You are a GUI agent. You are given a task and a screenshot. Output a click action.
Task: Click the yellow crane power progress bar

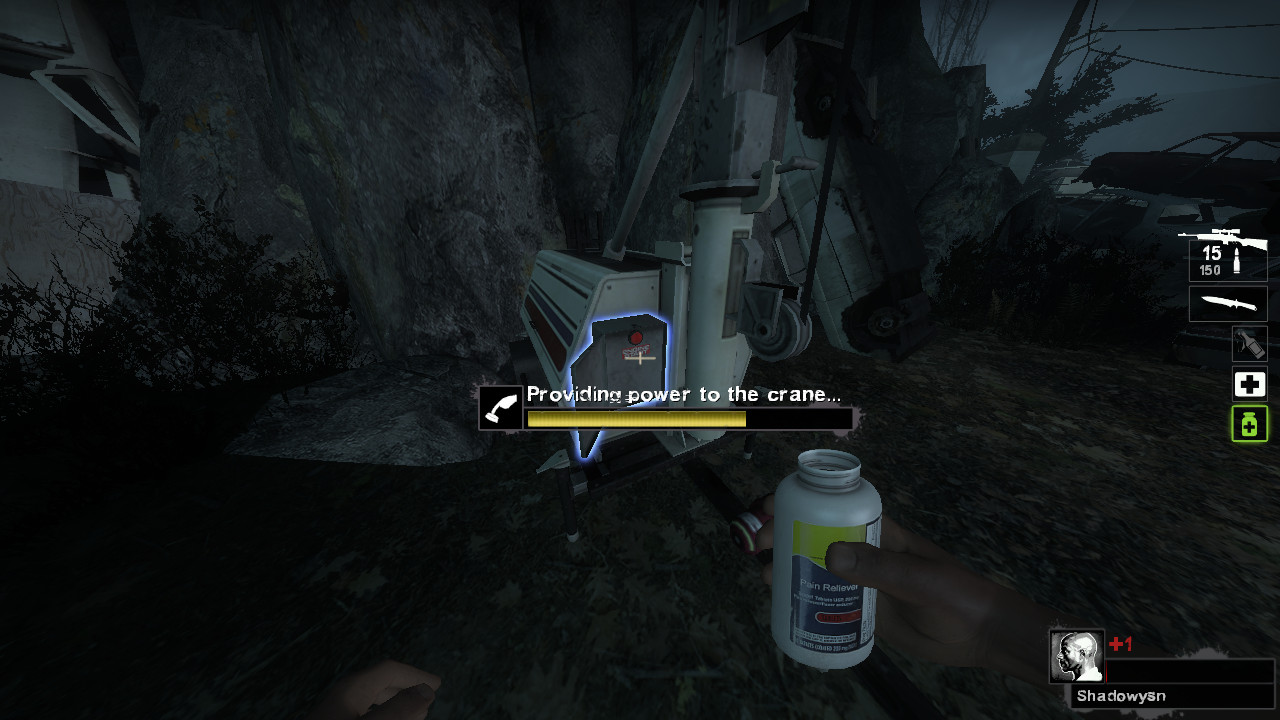[635, 419]
